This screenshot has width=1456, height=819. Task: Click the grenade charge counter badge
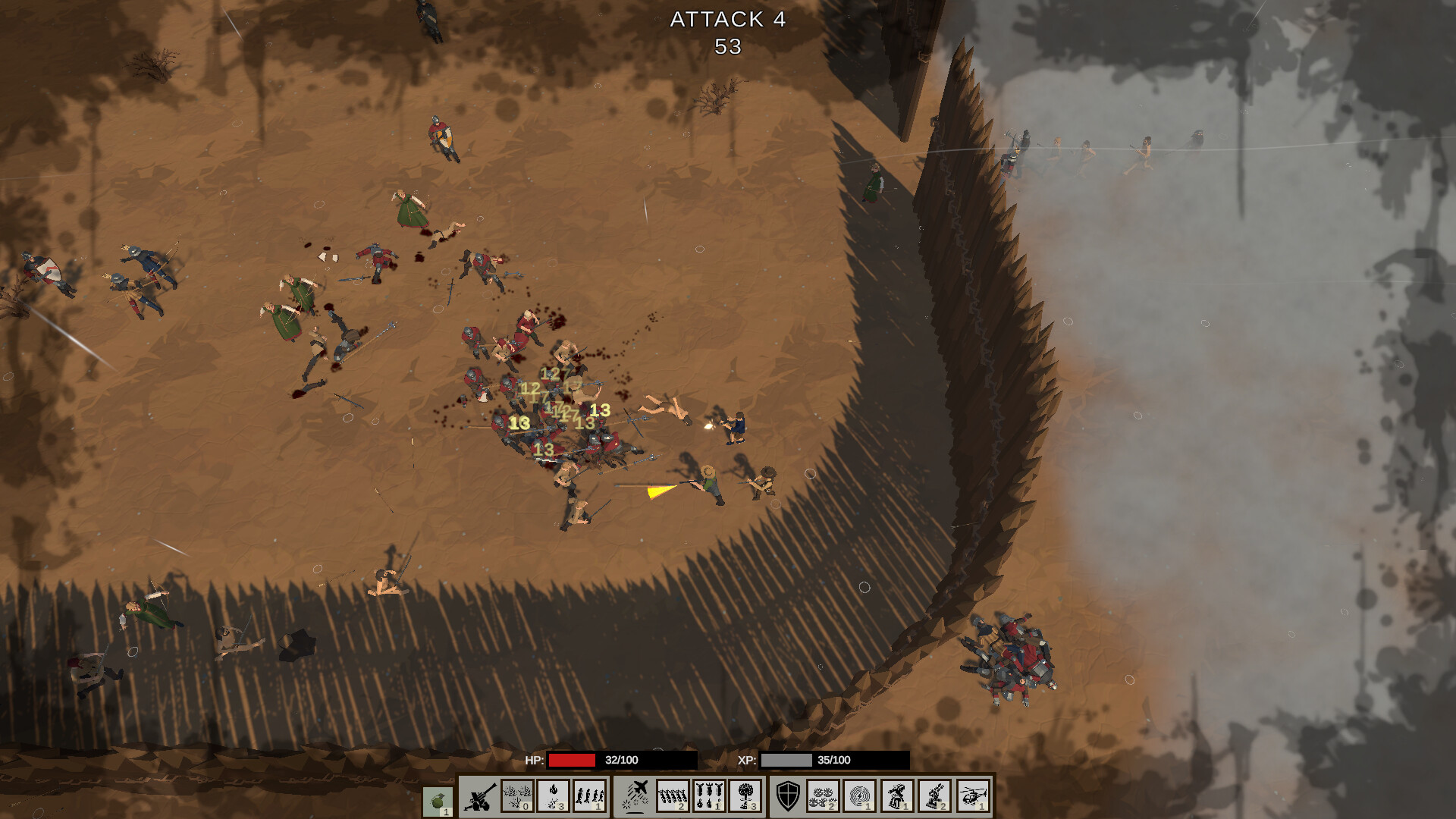446,811
